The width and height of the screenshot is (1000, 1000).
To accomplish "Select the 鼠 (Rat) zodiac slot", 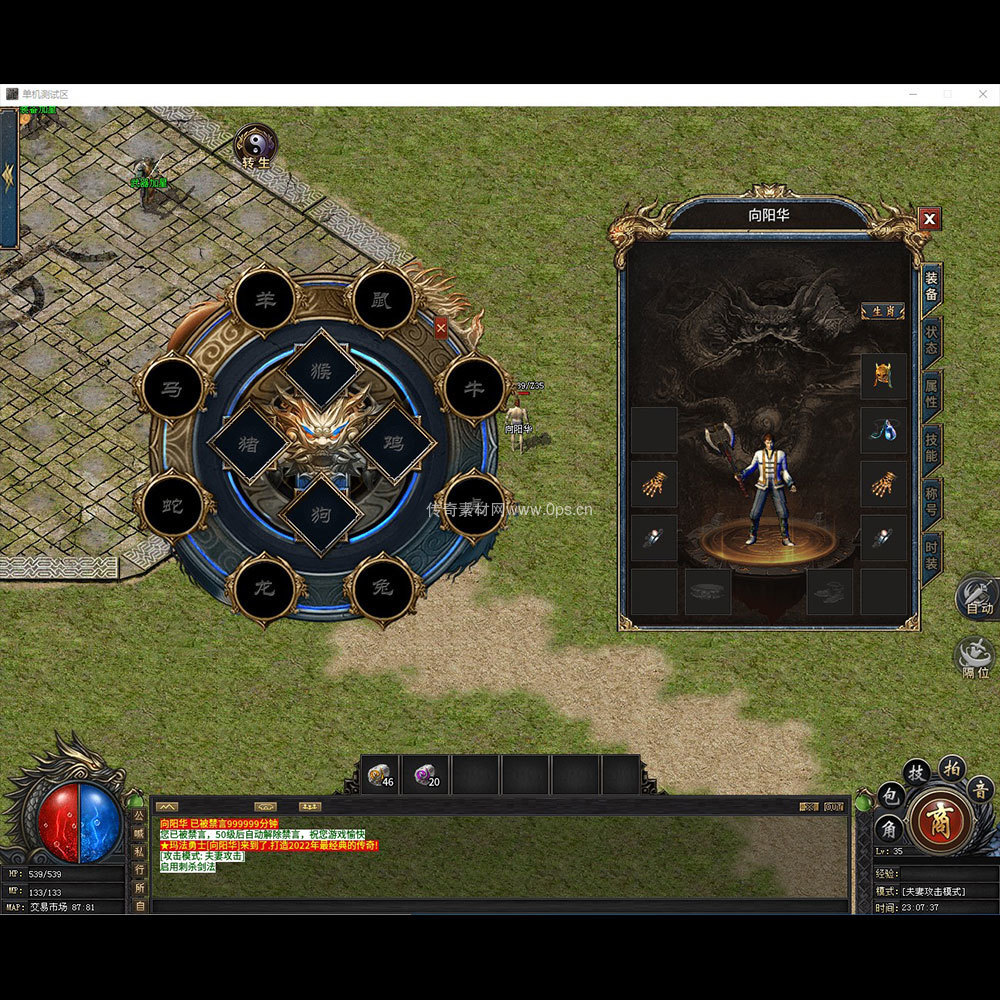I will tap(383, 299).
